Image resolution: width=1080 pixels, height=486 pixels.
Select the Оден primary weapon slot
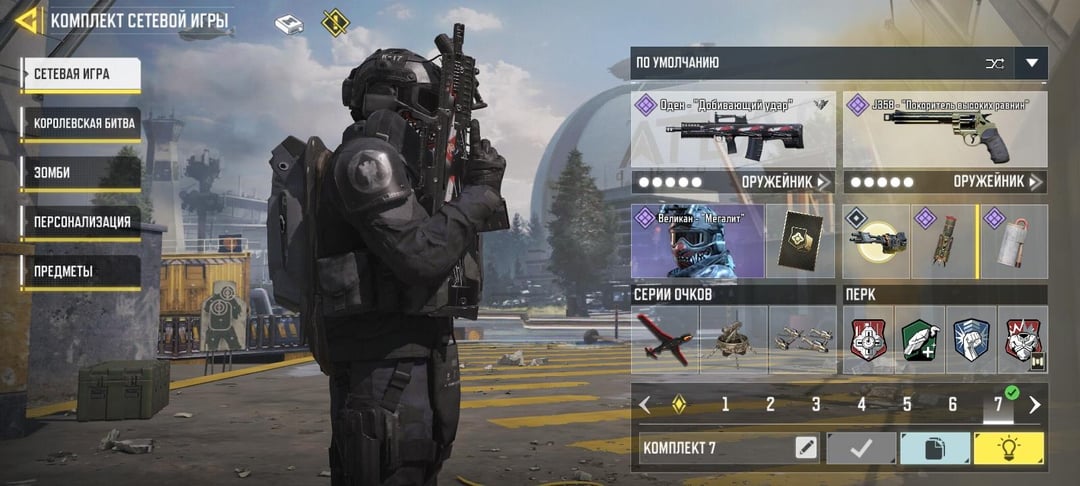733,129
